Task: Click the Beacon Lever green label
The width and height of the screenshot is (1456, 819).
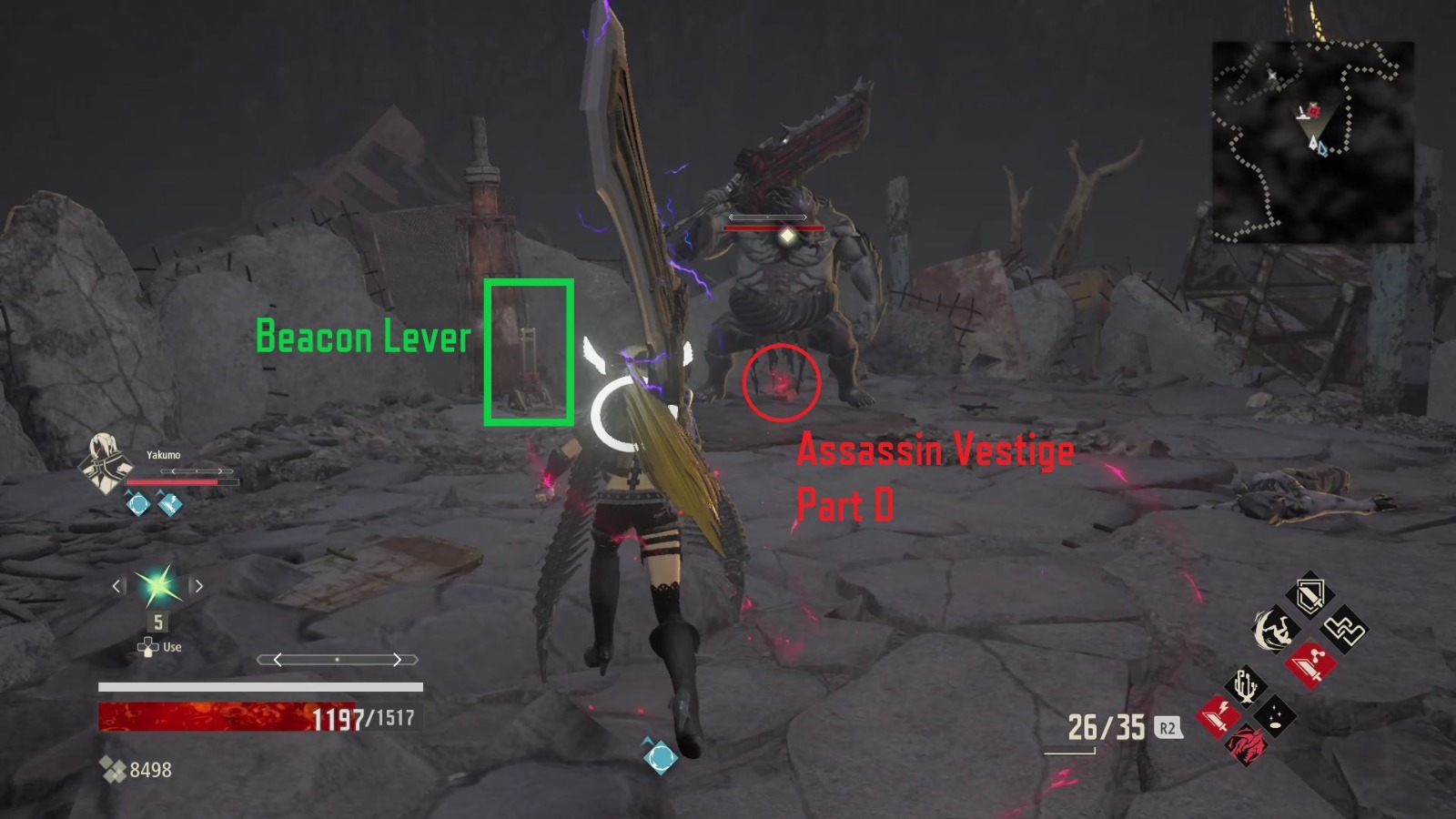Action: pos(363,337)
